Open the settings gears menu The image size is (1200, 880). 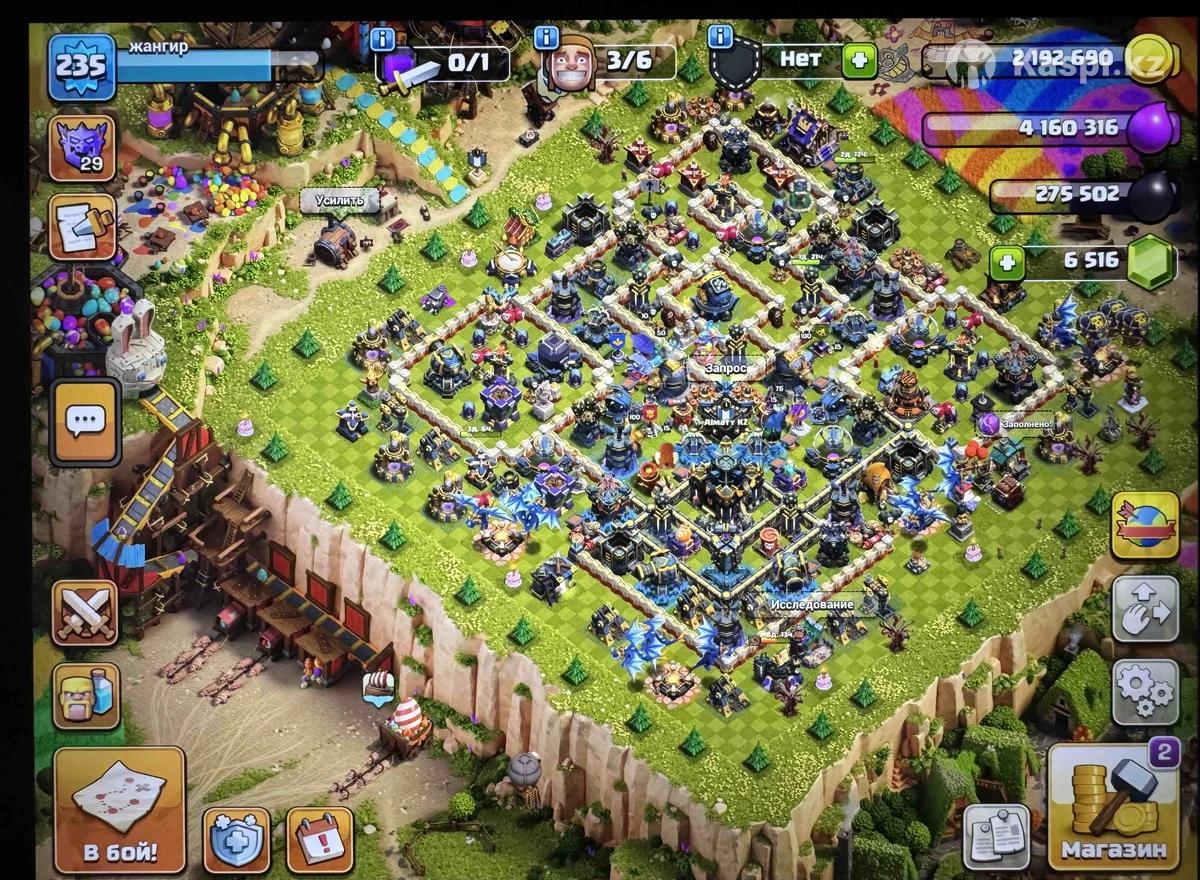coord(1144,691)
